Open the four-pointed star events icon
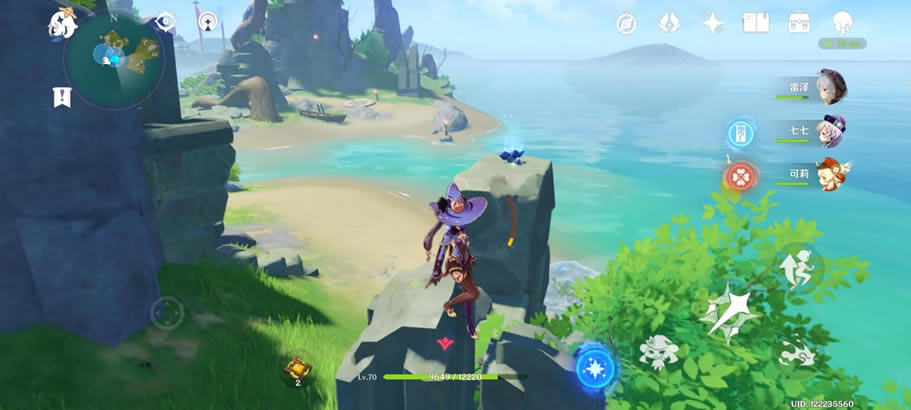Screen dimensions: 911x410 713,24
